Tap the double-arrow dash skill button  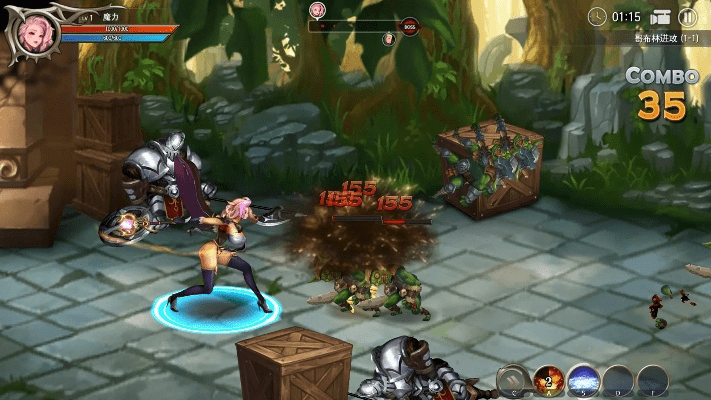coord(514,380)
